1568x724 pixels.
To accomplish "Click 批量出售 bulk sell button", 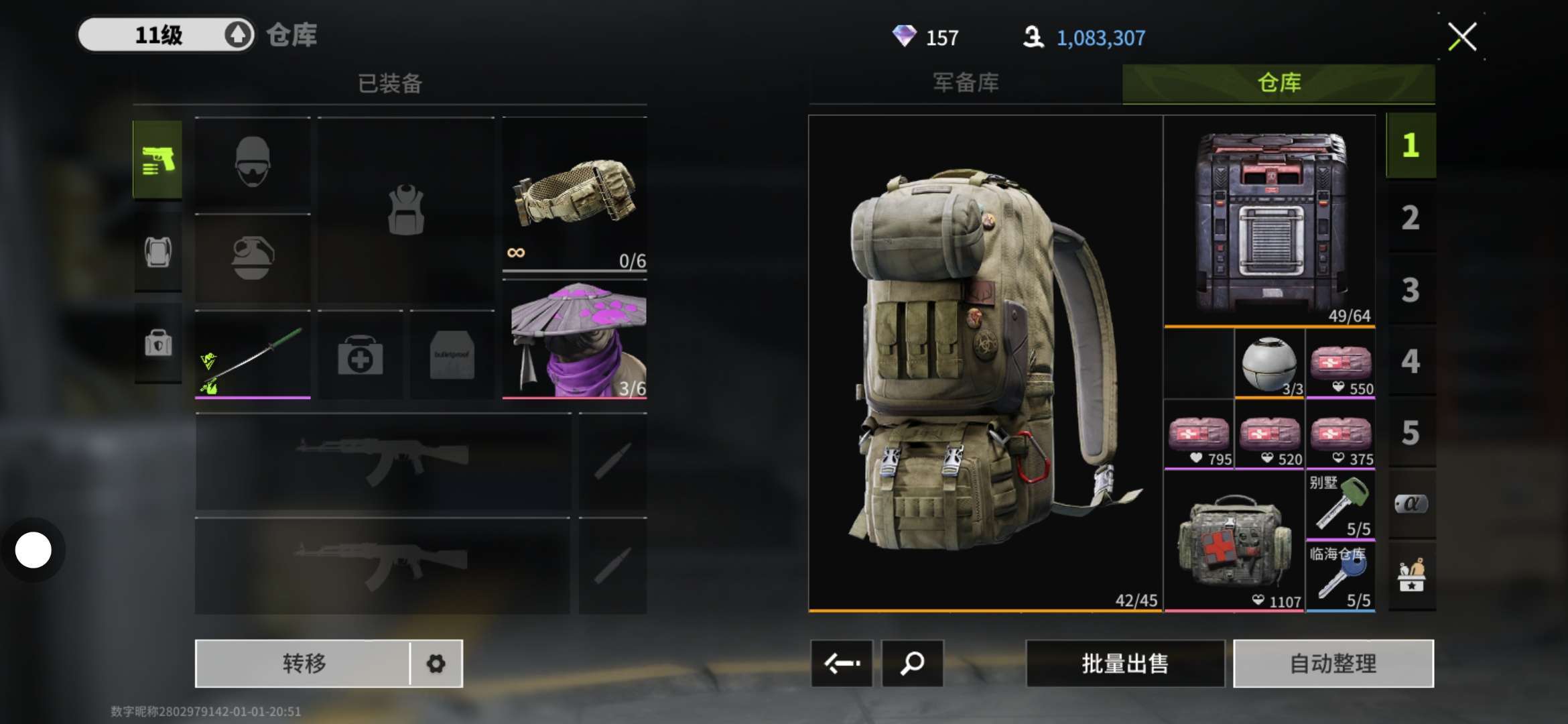I will pos(1125,664).
